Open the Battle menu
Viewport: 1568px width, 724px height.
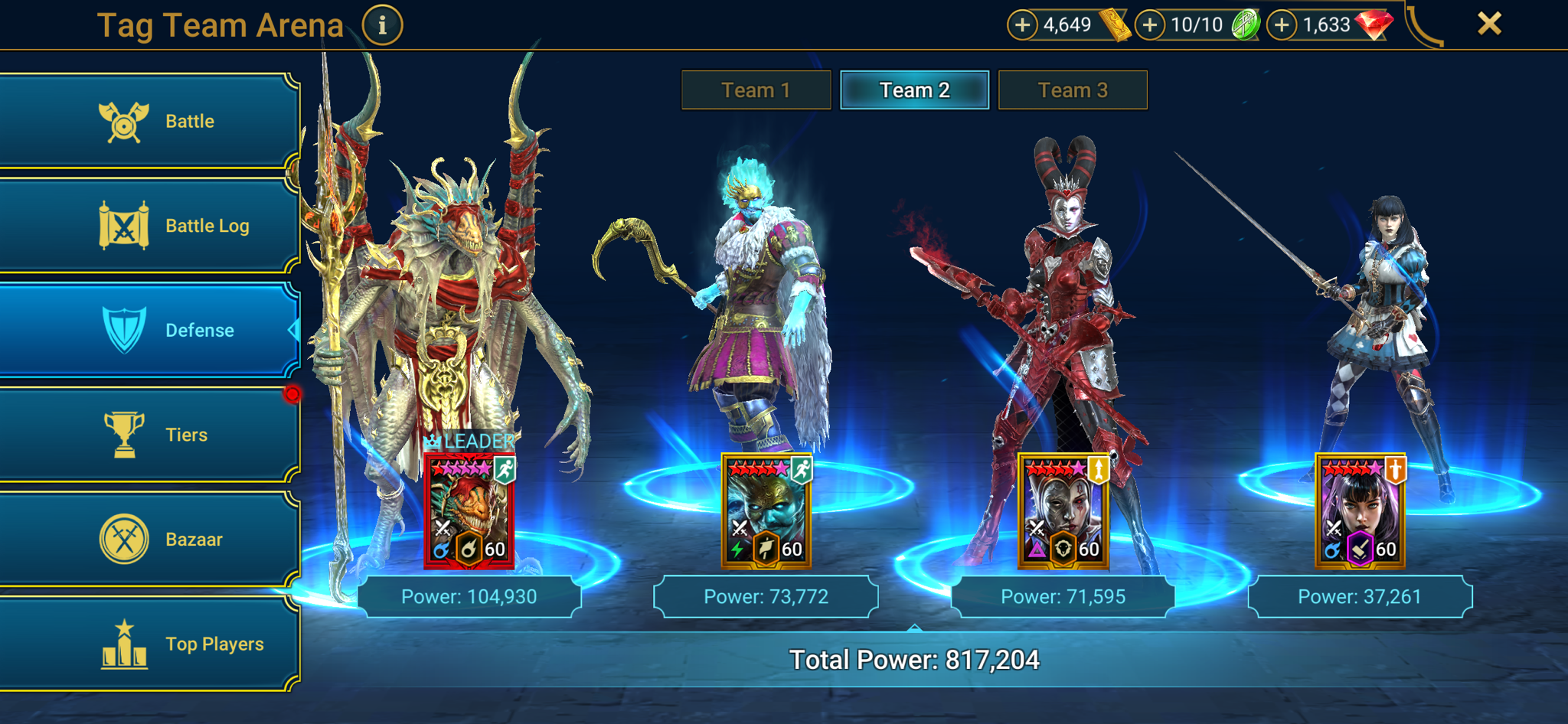tap(149, 121)
